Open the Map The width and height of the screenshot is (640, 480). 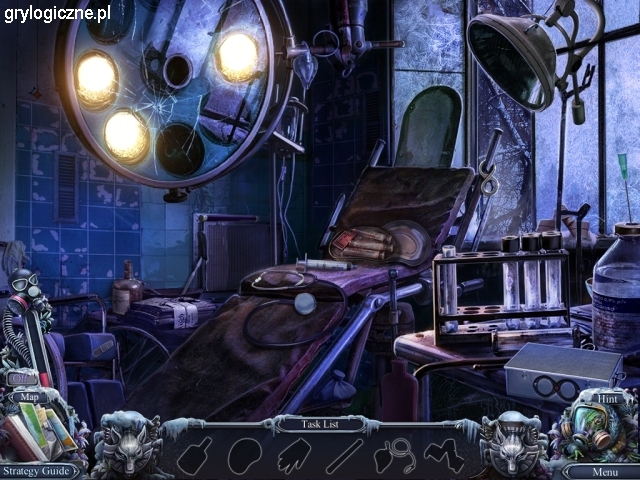pos(30,397)
